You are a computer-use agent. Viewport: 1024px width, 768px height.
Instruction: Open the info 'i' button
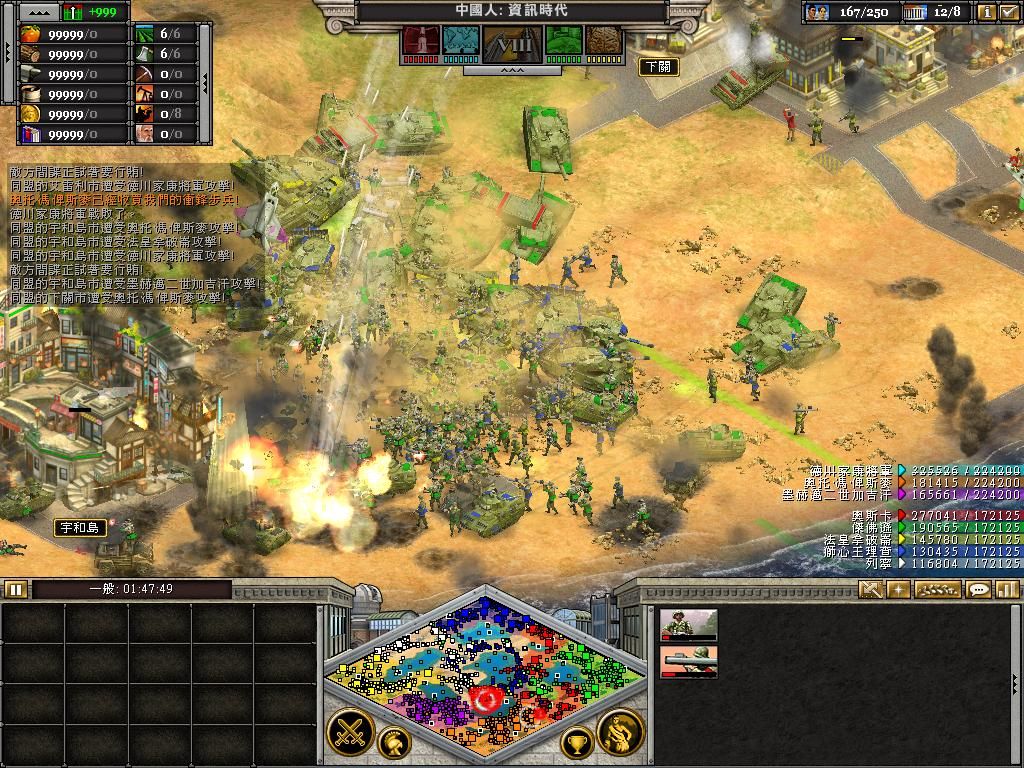986,12
